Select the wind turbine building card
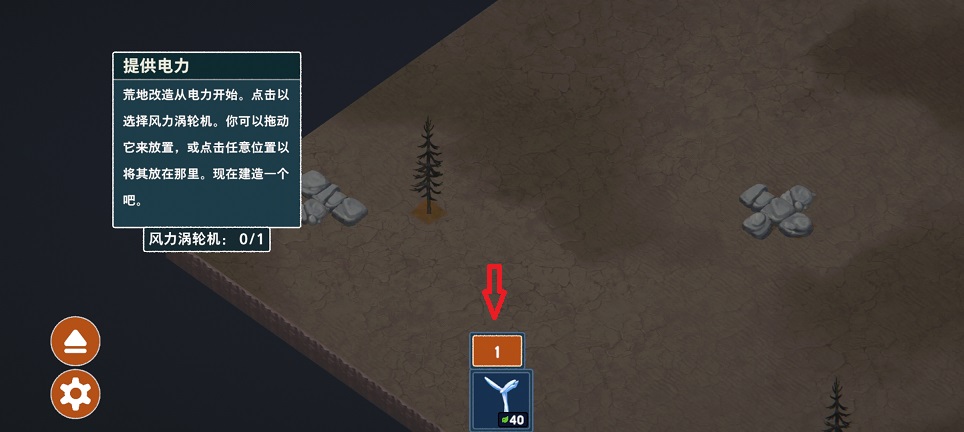Viewport: 964px width, 432px height. pyautogui.click(x=501, y=400)
